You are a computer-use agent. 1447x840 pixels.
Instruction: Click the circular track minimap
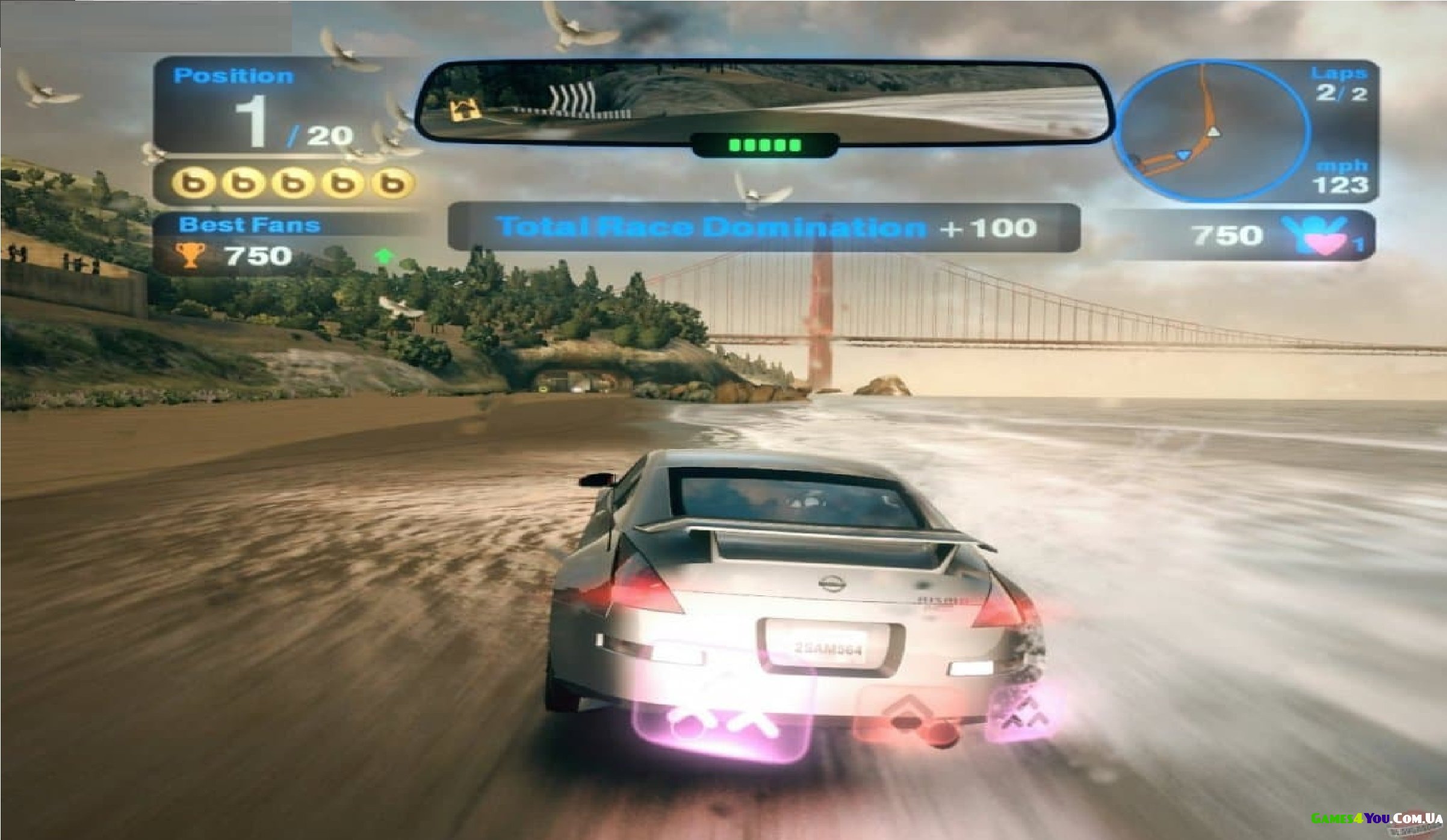[1210, 131]
